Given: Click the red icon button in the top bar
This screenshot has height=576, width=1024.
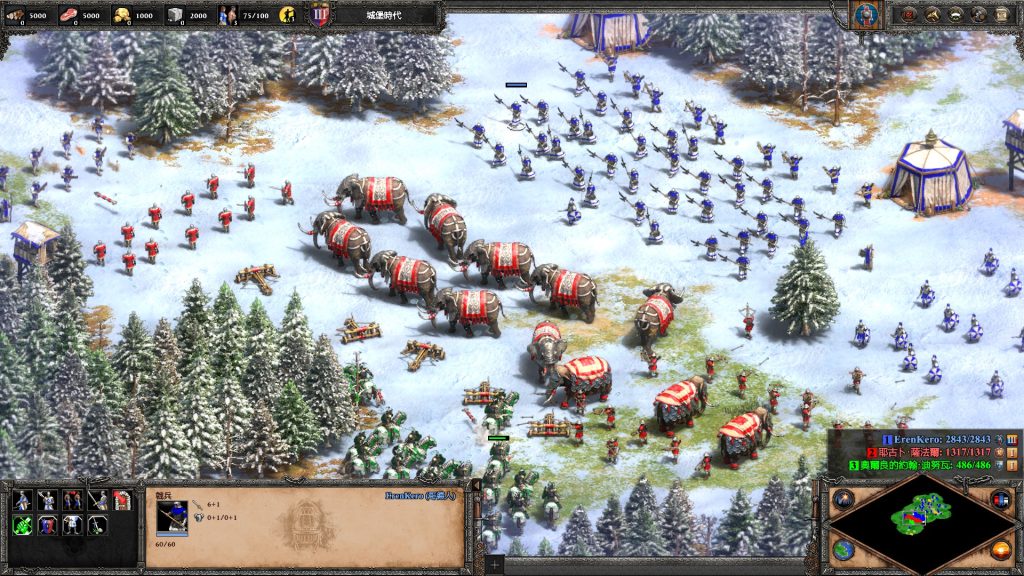Looking at the screenshot, I should tap(907, 15).
